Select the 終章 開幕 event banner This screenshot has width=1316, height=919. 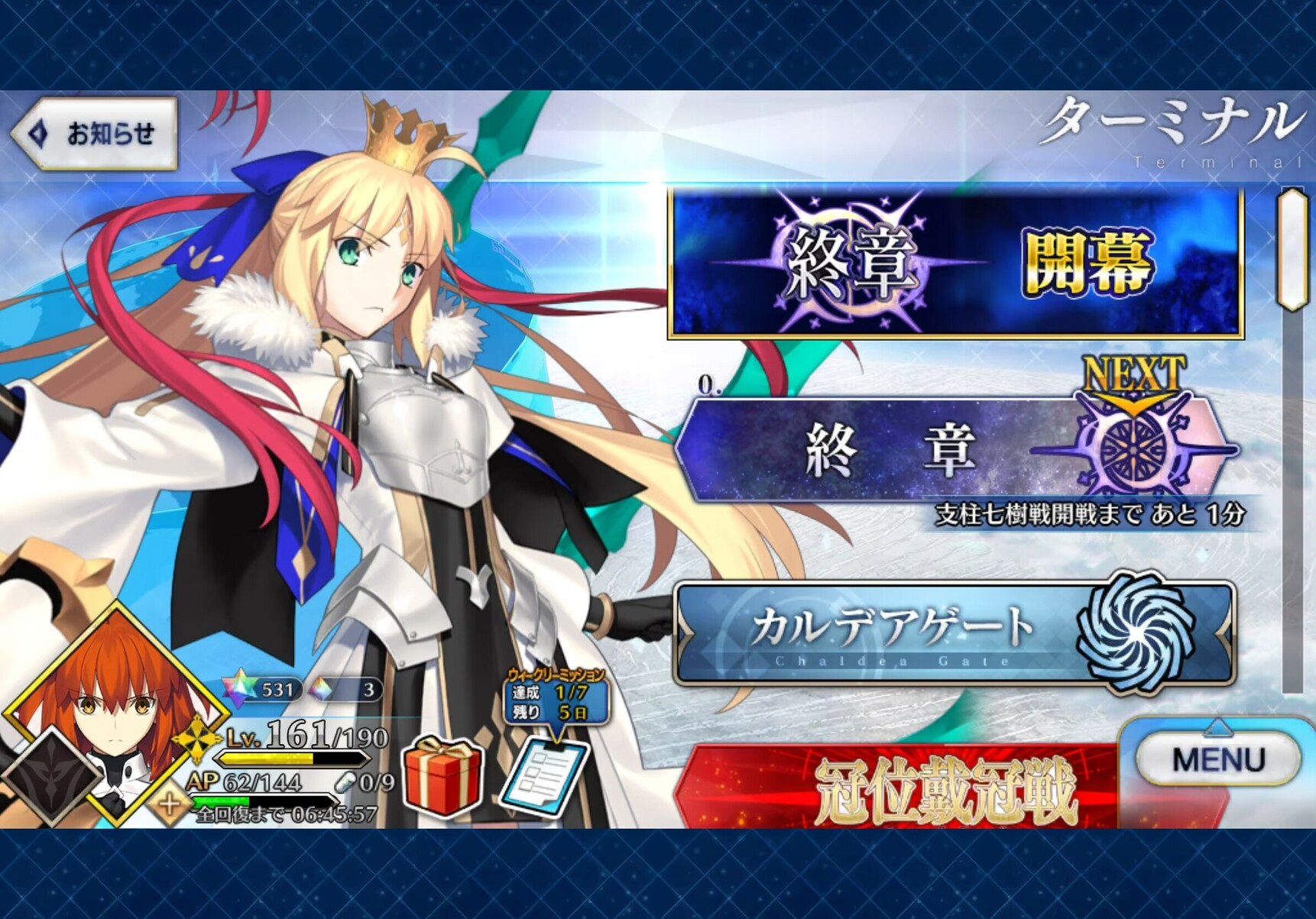point(955,263)
